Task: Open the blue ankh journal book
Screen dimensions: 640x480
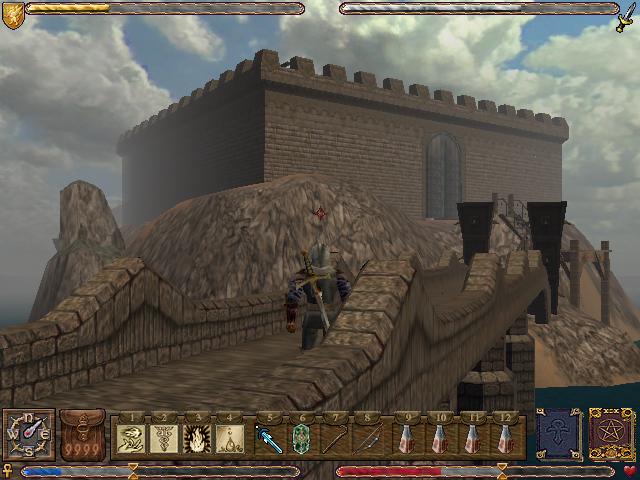Action: click(558, 436)
